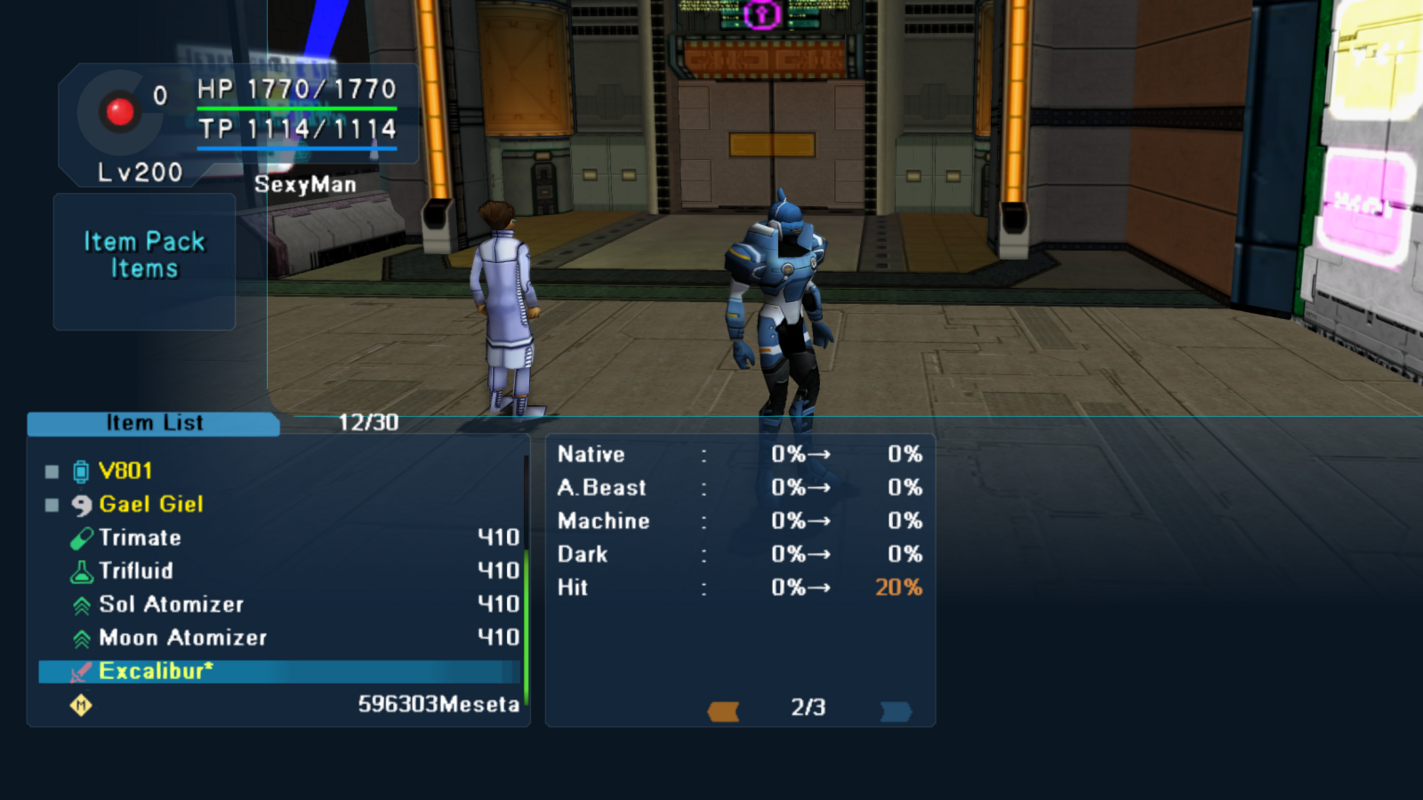
Task: Choose Gael Giel in the item list
Action: [150, 504]
